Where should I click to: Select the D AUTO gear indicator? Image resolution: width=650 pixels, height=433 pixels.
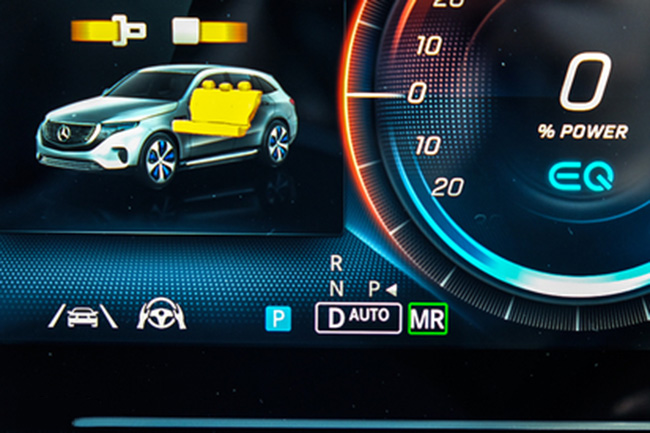pyautogui.click(x=356, y=319)
